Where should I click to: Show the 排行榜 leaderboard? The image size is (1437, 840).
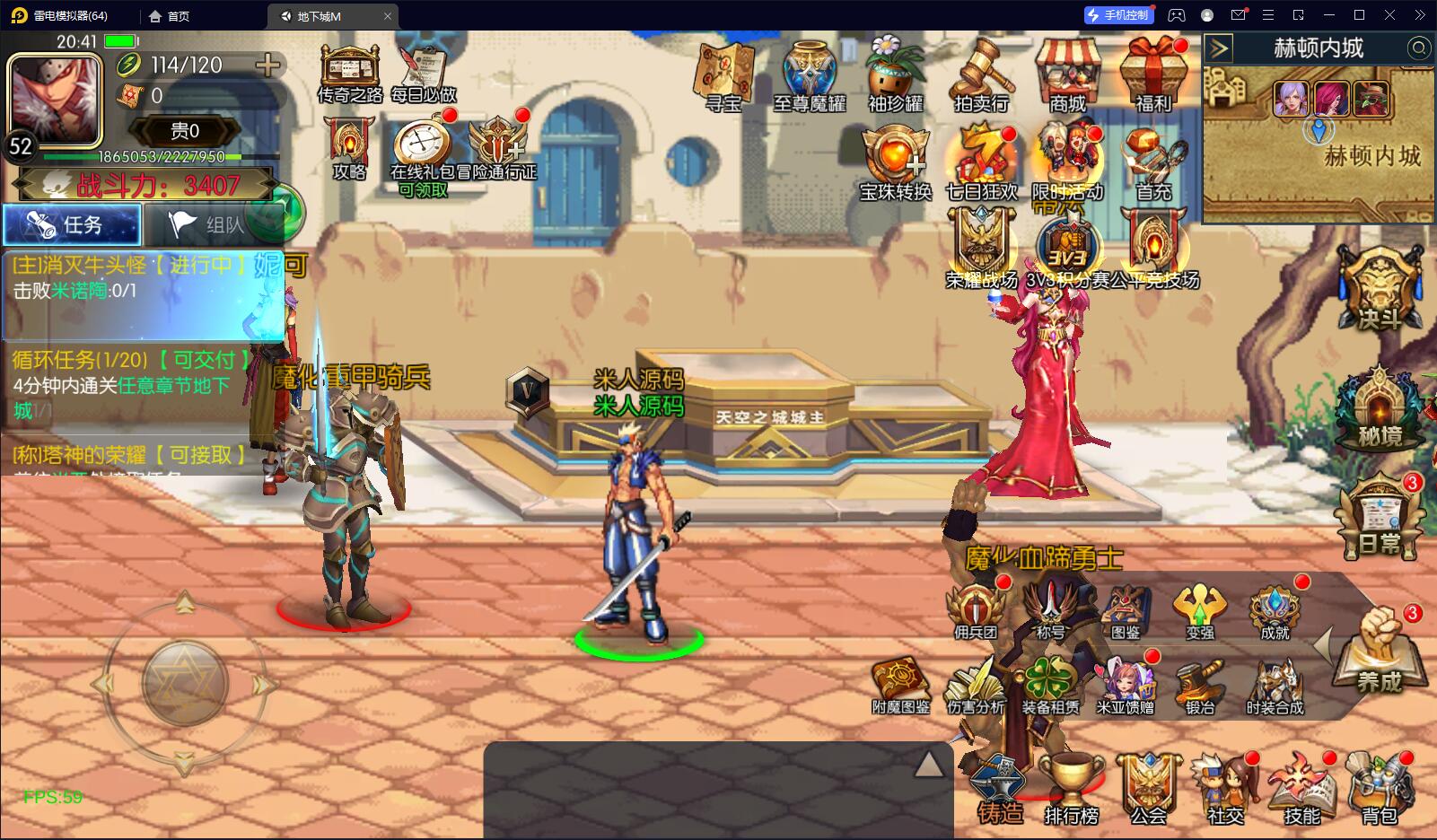pos(1071,790)
